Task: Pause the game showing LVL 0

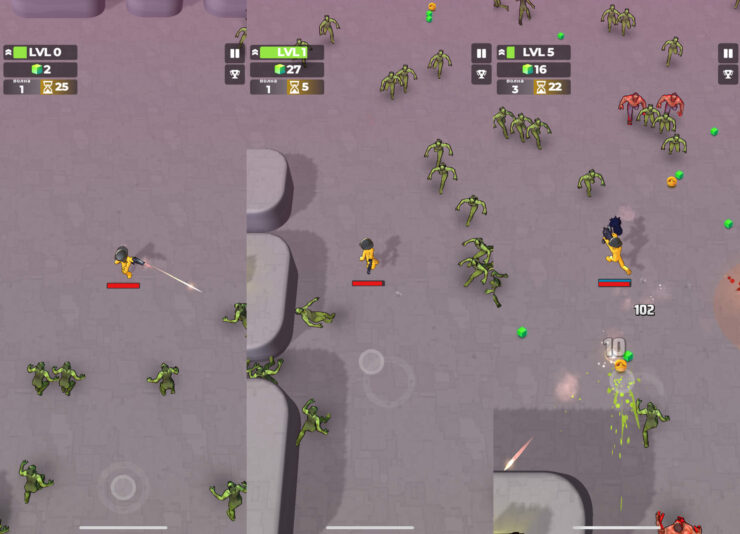Action: click(x=235, y=53)
